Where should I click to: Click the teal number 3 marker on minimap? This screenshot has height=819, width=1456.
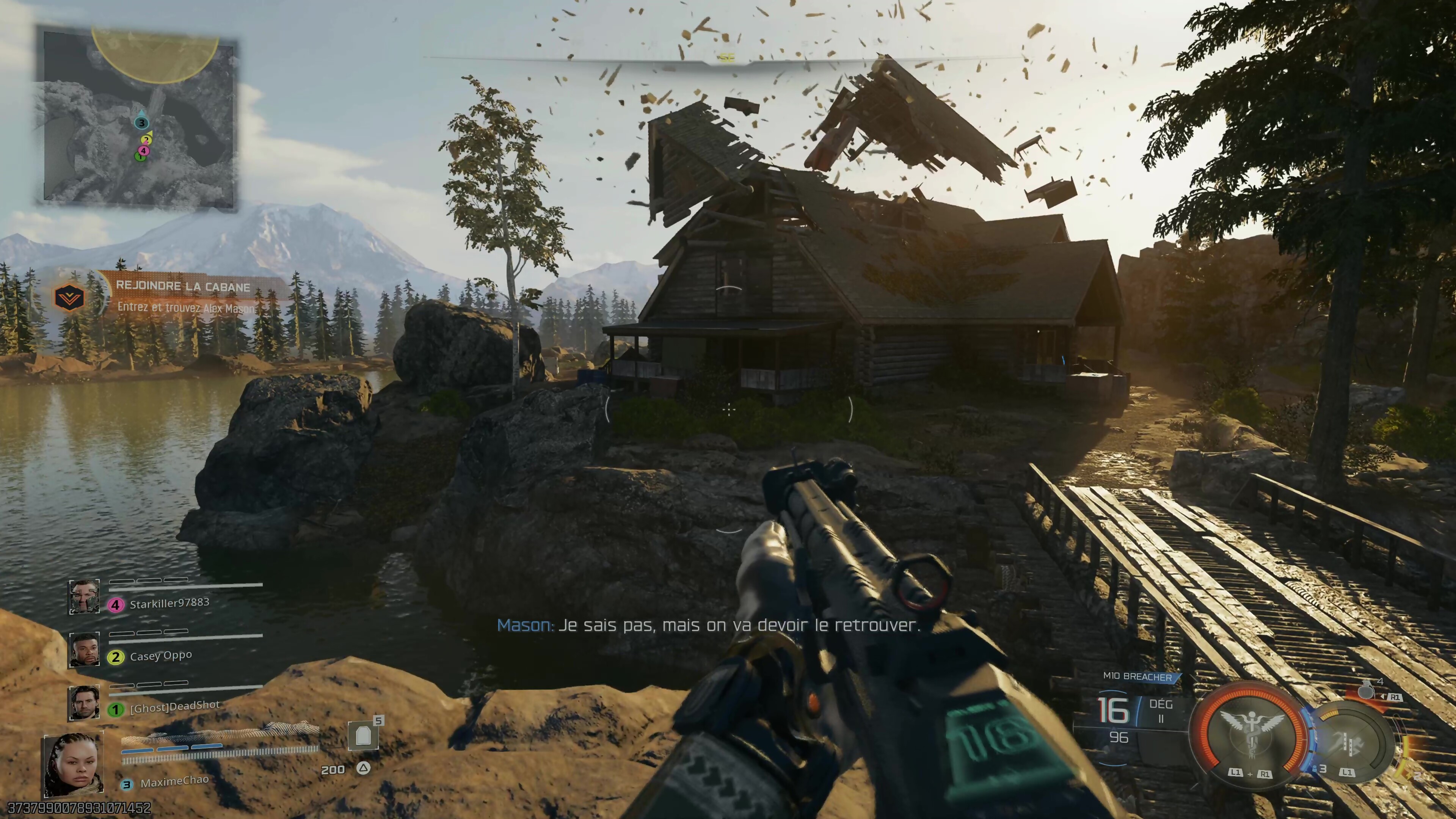point(141,122)
